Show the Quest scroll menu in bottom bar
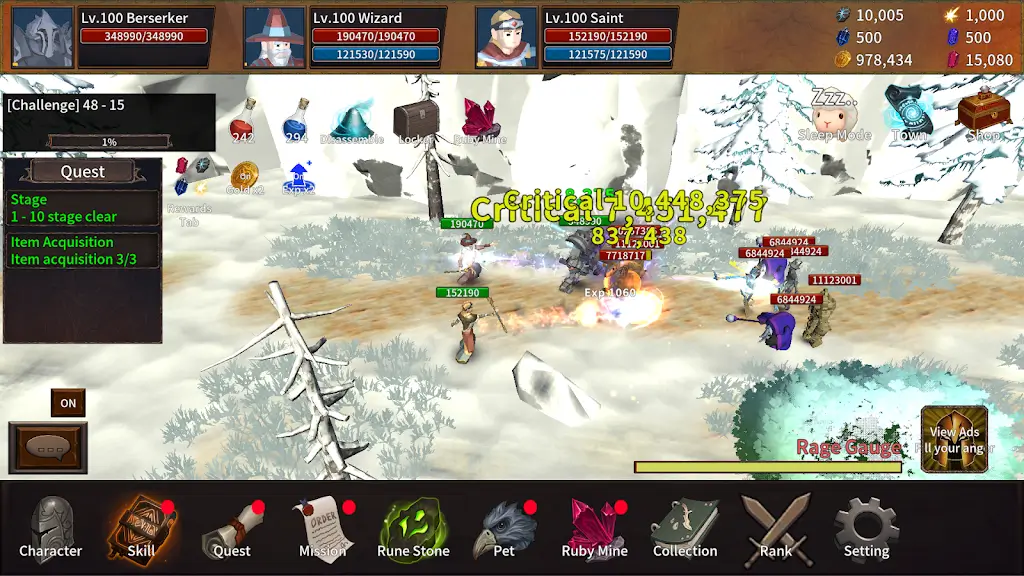1024x576 pixels. (232, 527)
